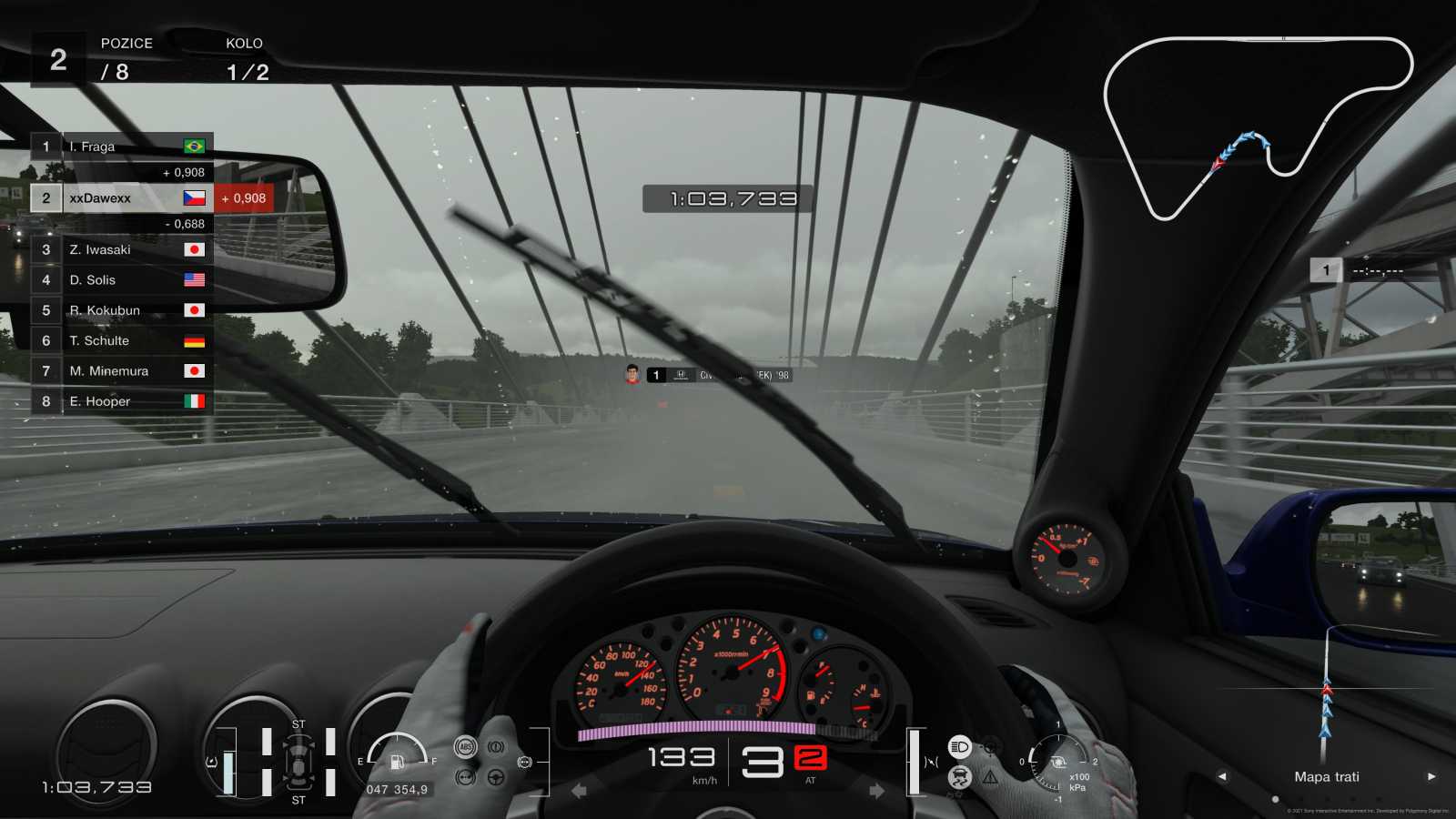
Task: Select the fuel pump icon by the fuel gauge
Action: [397, 763]
